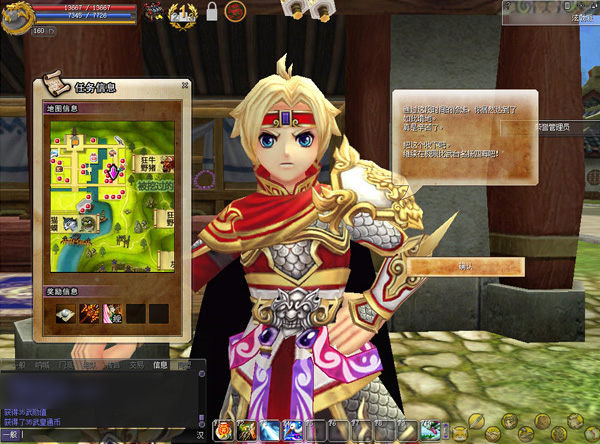Use the green bird skill in hotbar

(x=429, y=432)
